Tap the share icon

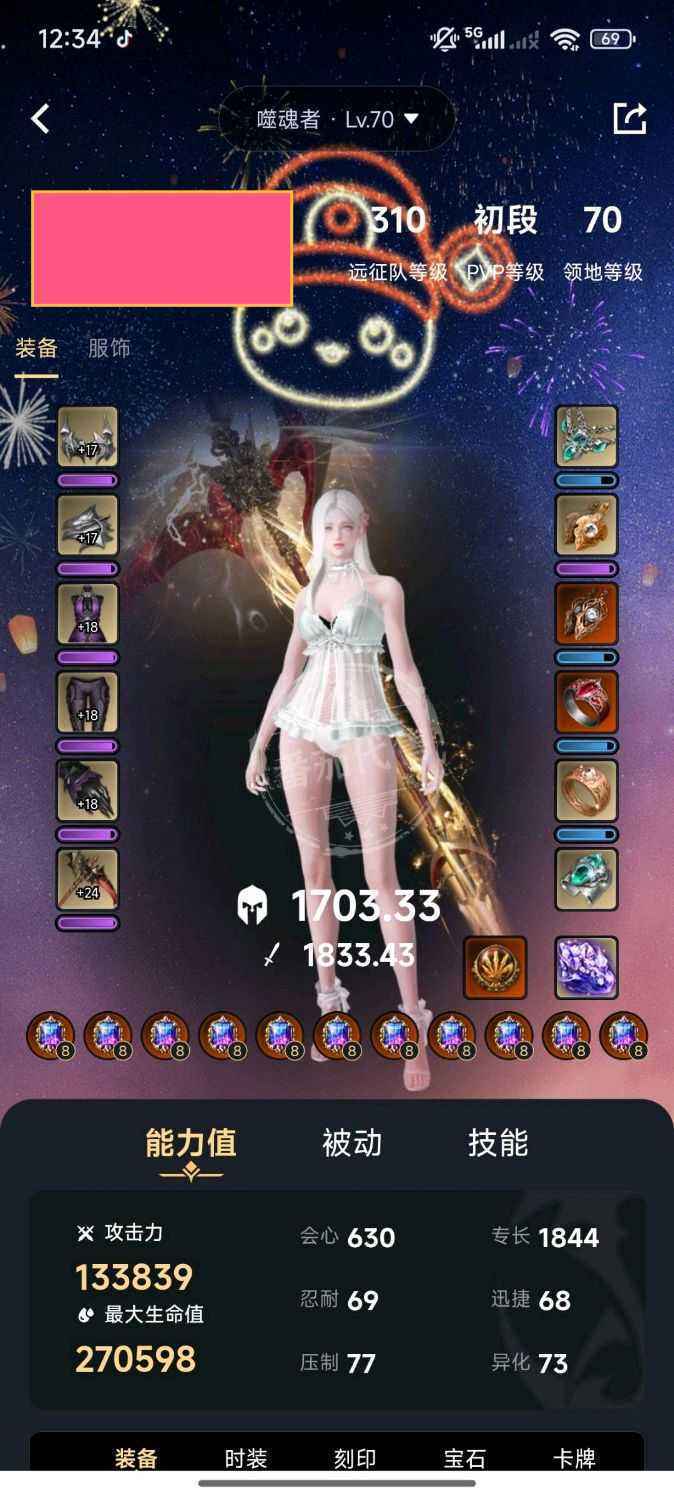[629, 118]
